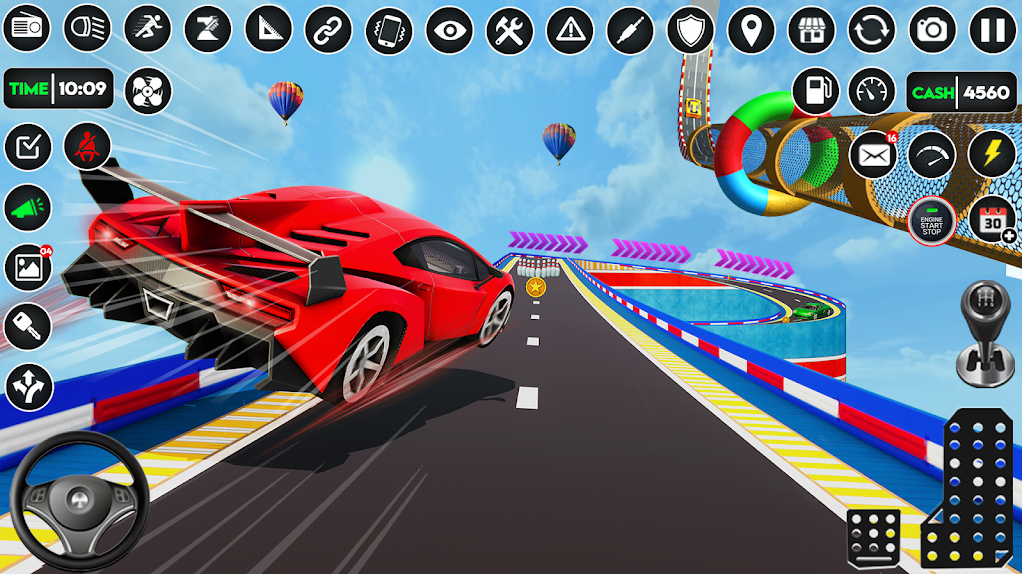The width and height of the screenshot is (1022, 574).
Task: Open the 30-day calendar reward icon
Action: click(991, 220)
